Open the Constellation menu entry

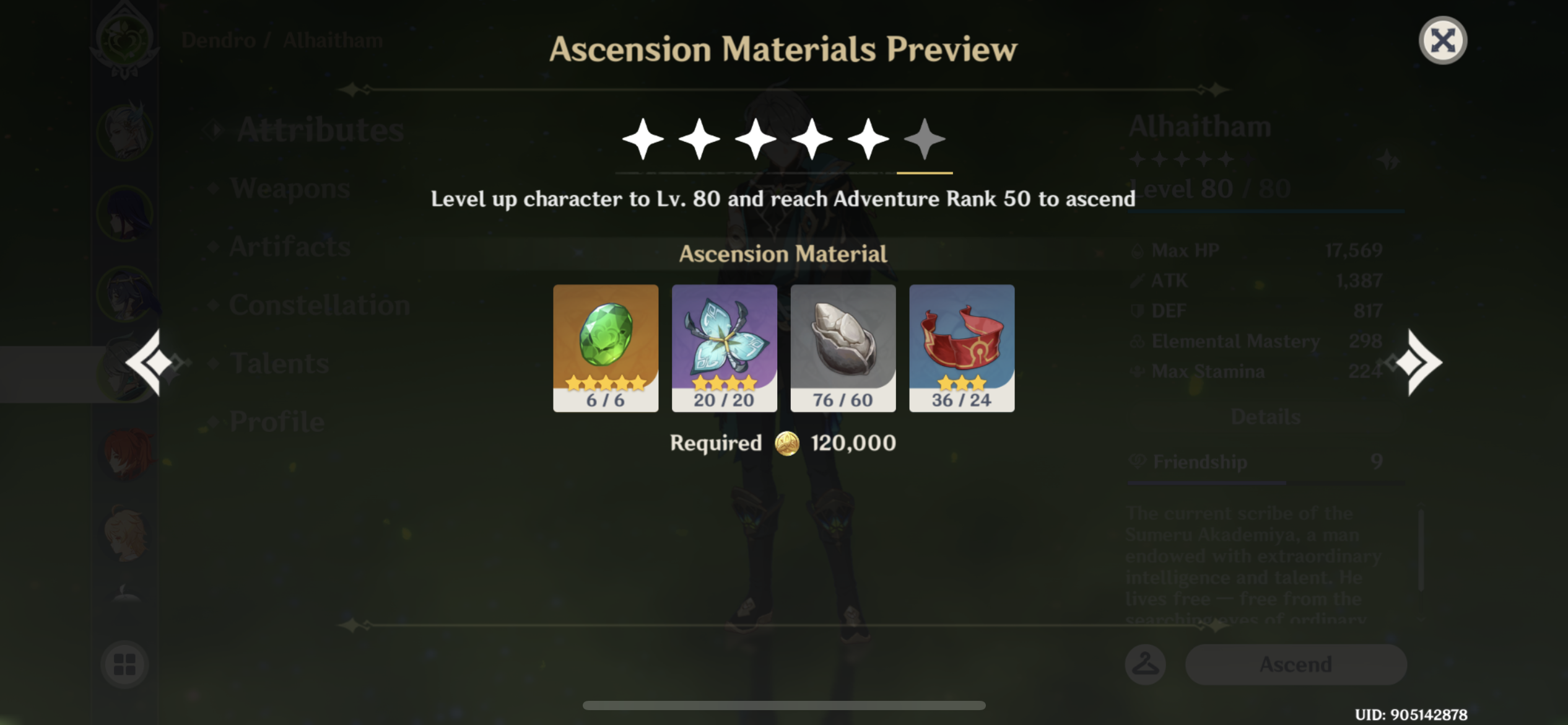click(318, 304)
